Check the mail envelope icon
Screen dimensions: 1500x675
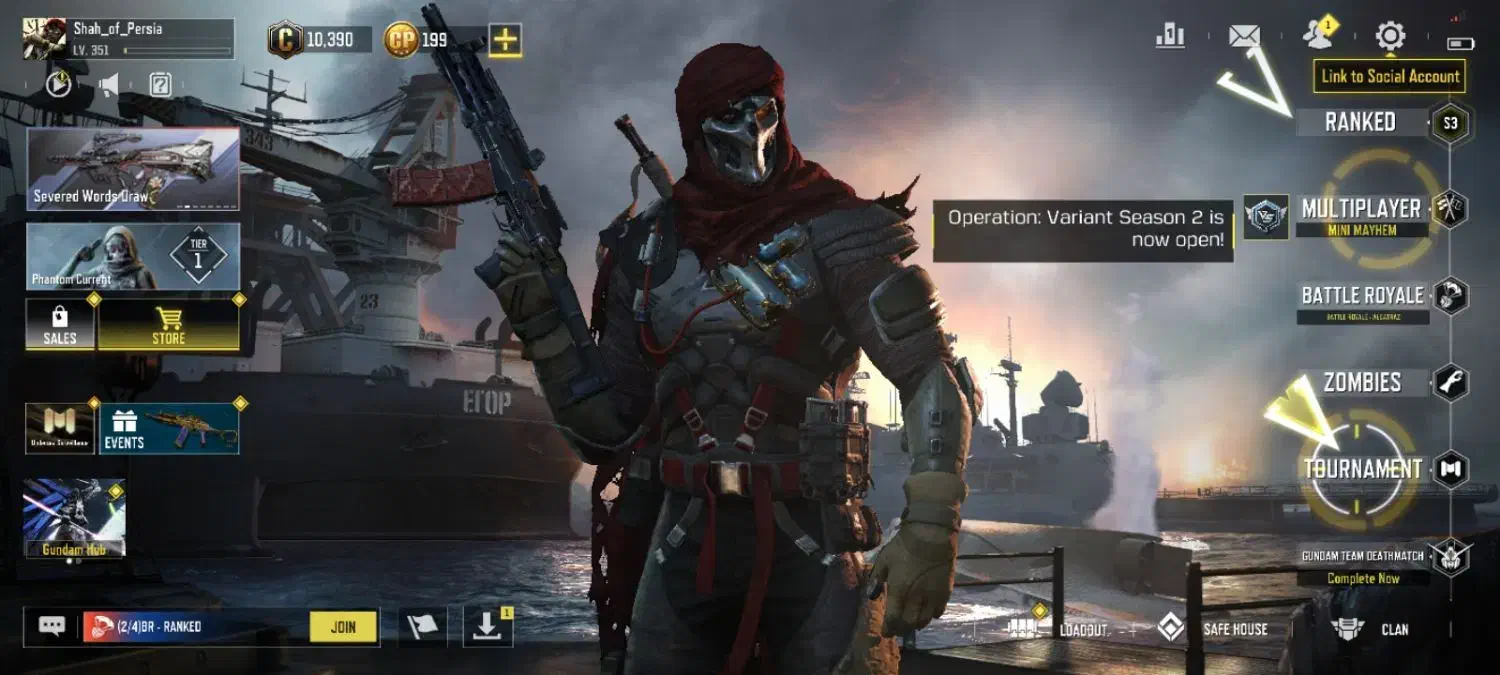tap(1244, 36)
